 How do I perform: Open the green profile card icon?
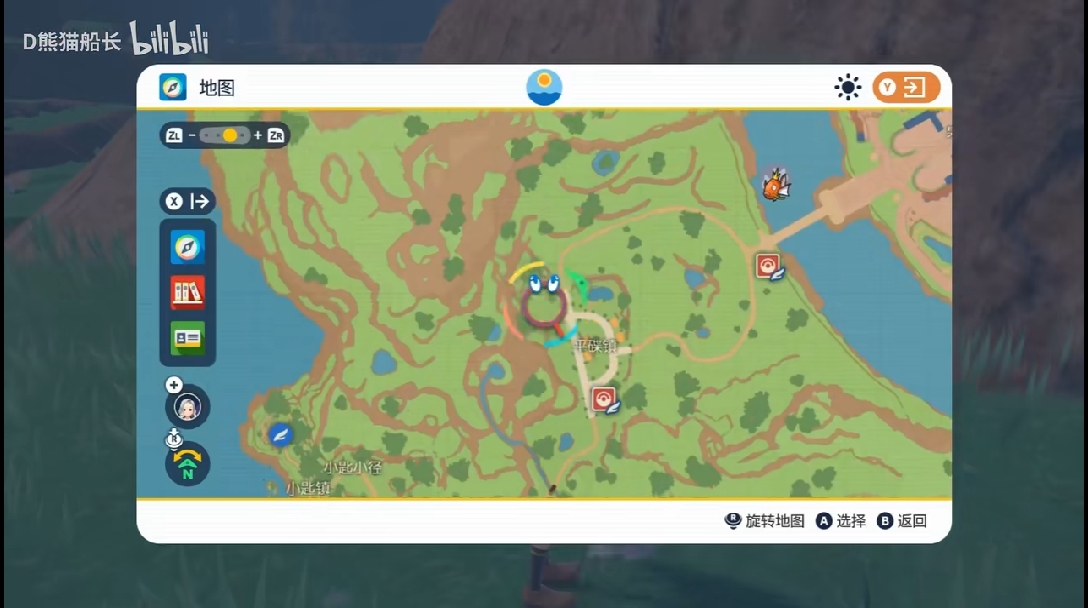(x=187, y=338)
